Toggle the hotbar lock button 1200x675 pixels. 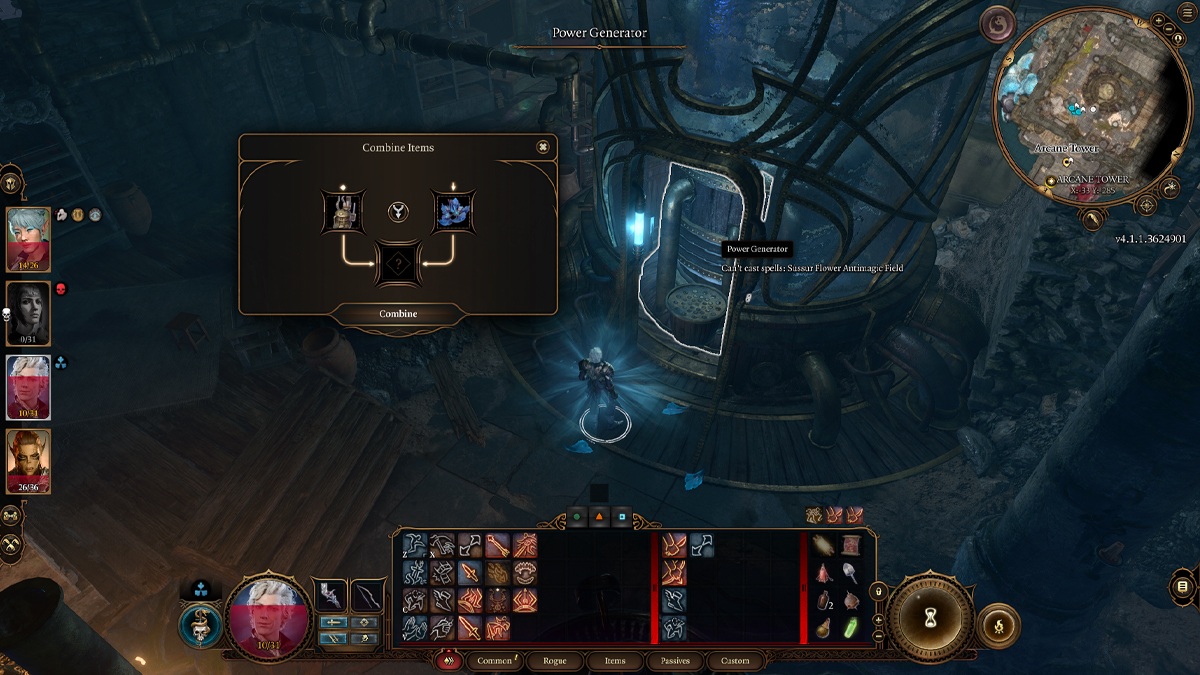pos(879,590)
